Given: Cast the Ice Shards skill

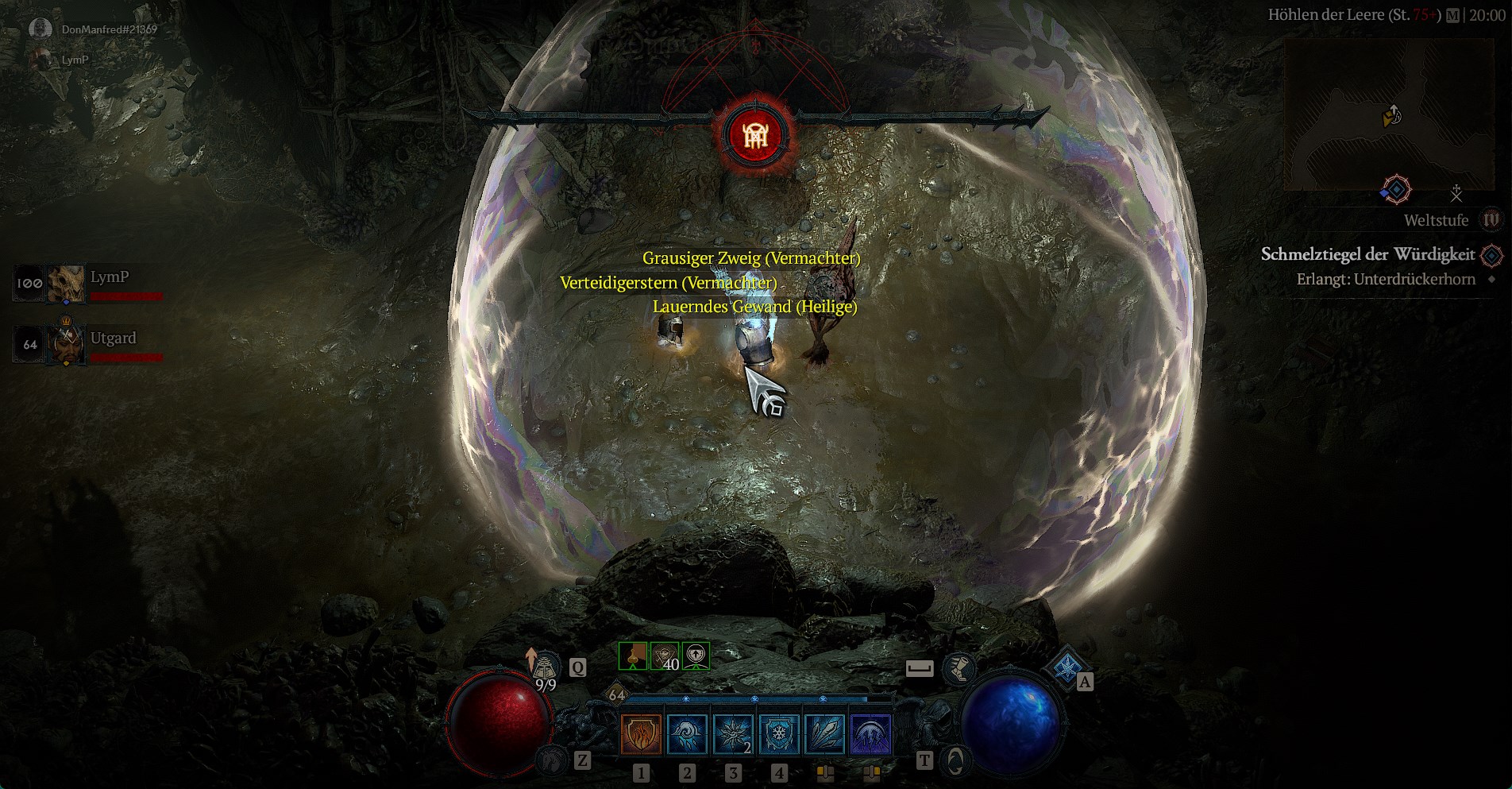Looking at the screenshot, I should pyautogui.click(x=825, y=733).
